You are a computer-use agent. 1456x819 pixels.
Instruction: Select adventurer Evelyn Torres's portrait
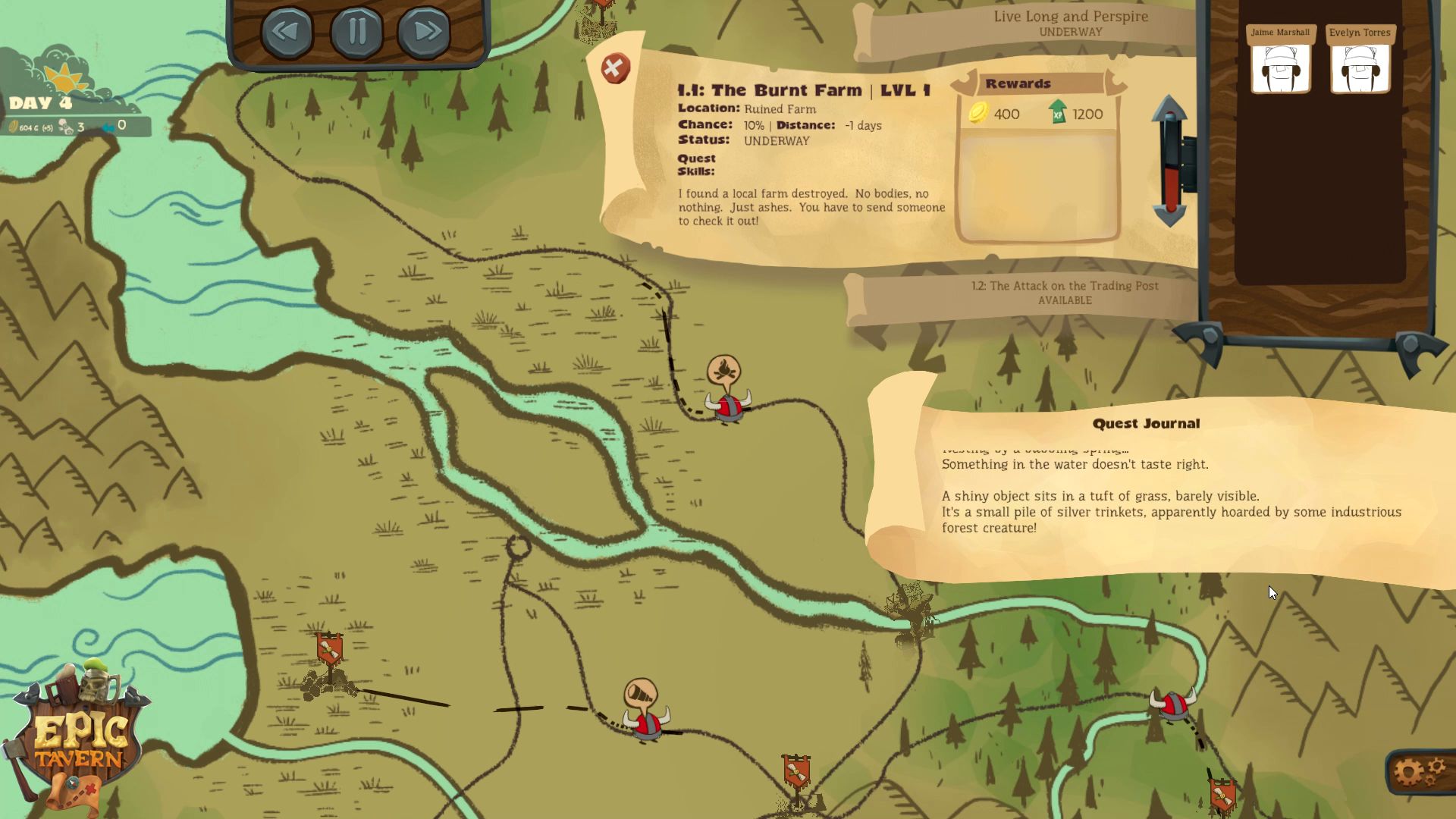coord(1360,66)
